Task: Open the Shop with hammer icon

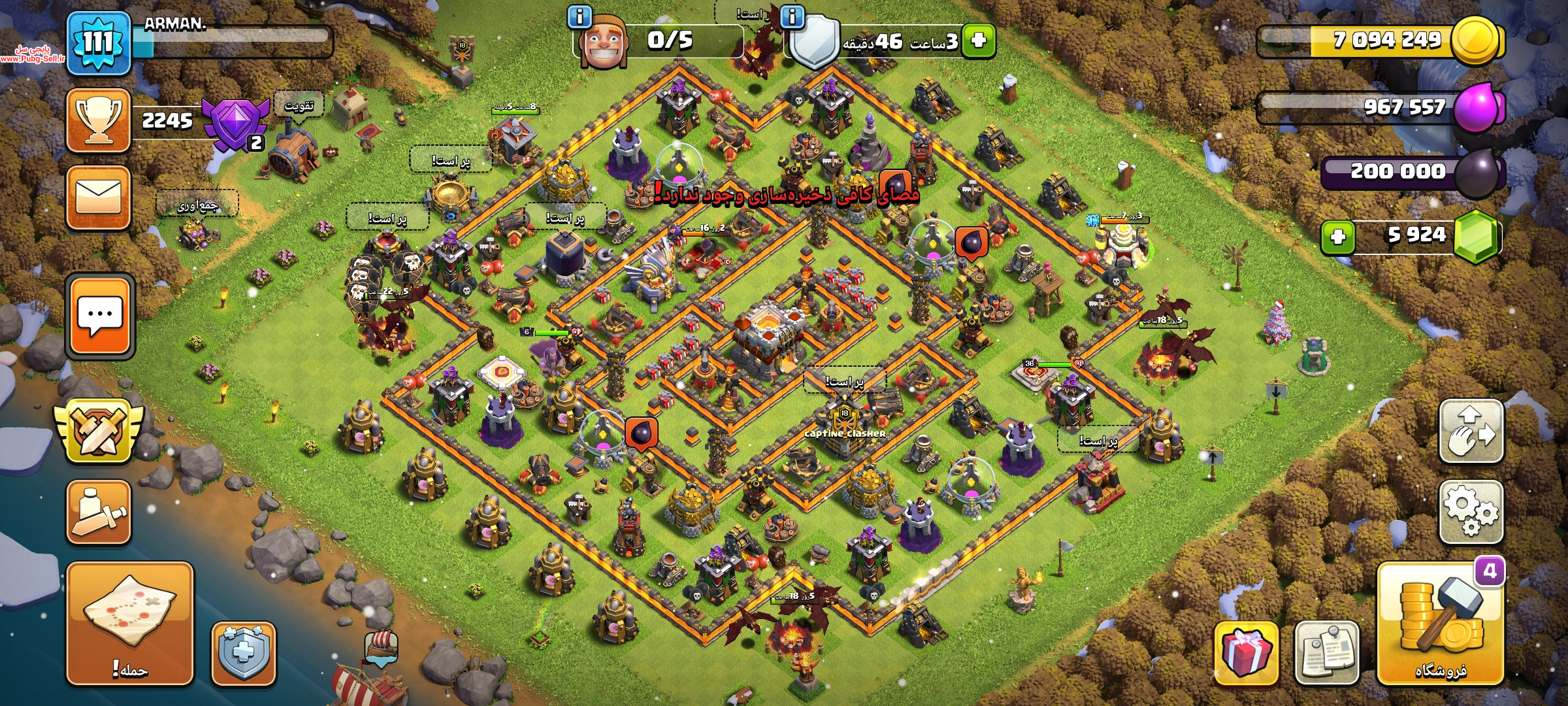Action: [x=1440, y=623]
